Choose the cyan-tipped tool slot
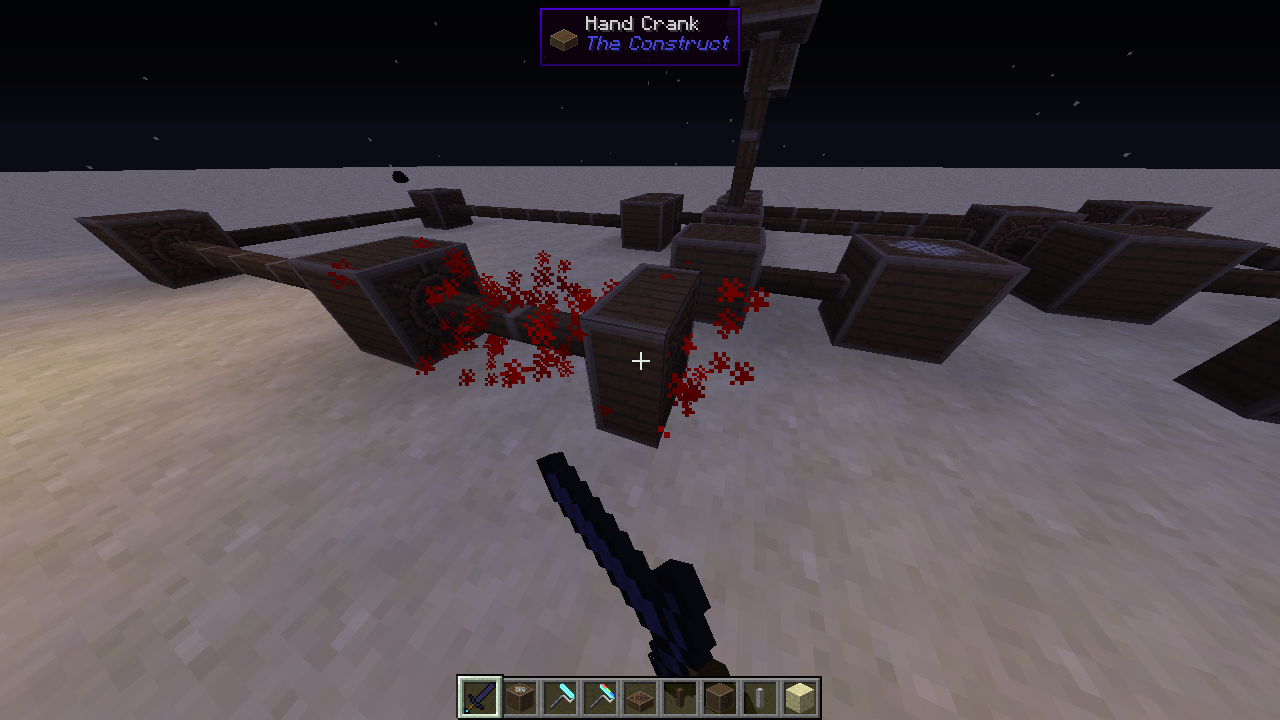The height and width of the screenshot is (720, 1280). [x=560, y=697]
